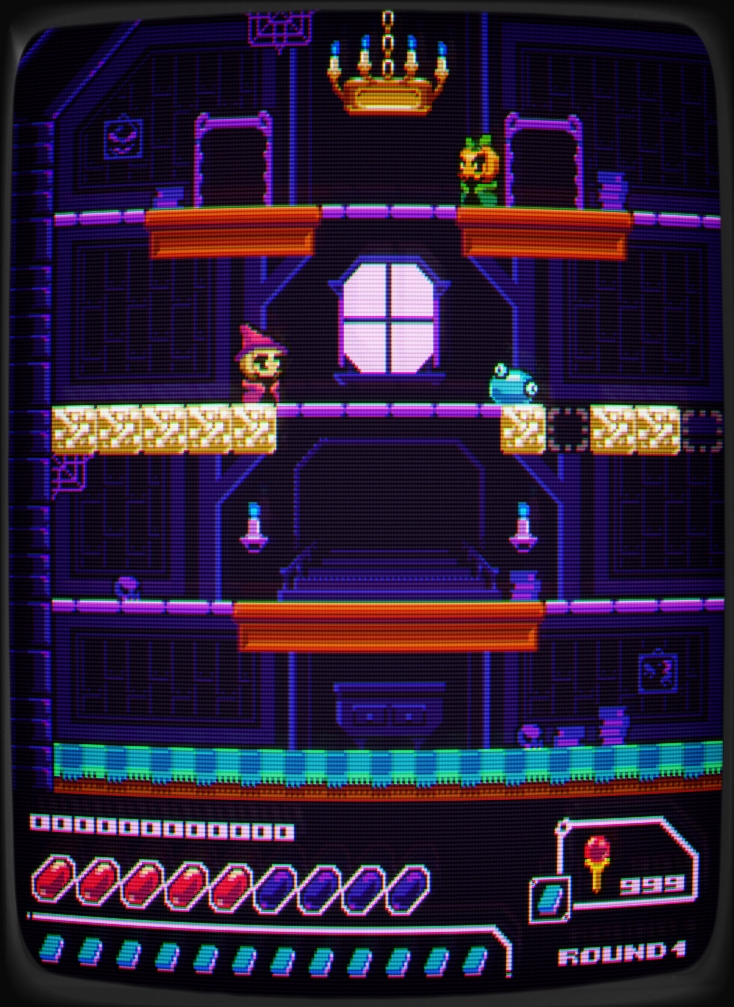Click the teal gem slot beside the item box

click(x=550, y=899)
